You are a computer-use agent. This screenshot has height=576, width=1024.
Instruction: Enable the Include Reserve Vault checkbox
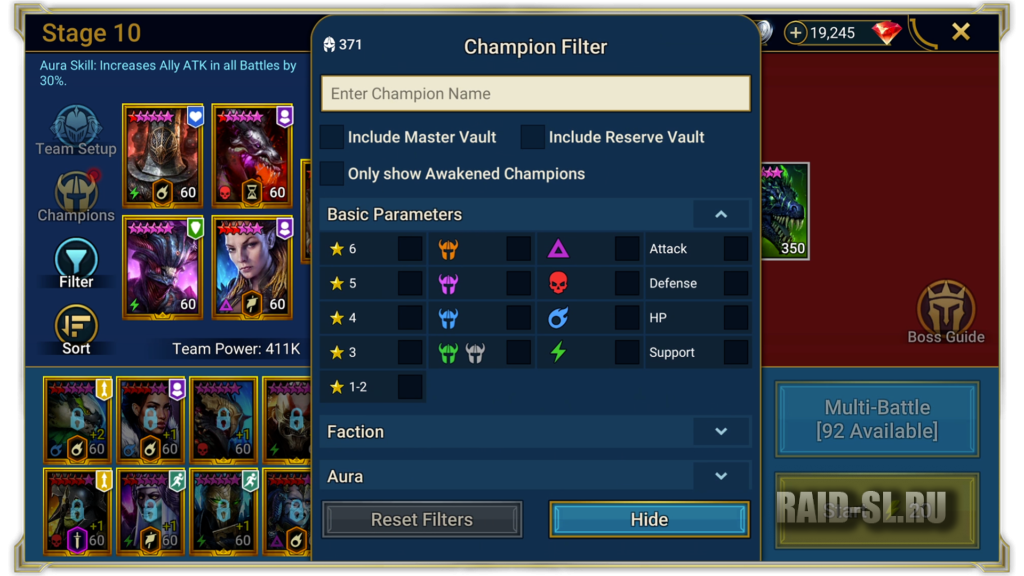[533, 137]
